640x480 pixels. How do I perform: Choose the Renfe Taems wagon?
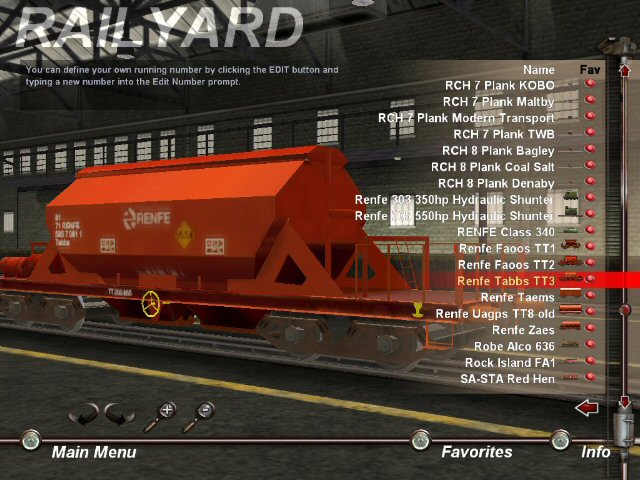pos(516,297)
